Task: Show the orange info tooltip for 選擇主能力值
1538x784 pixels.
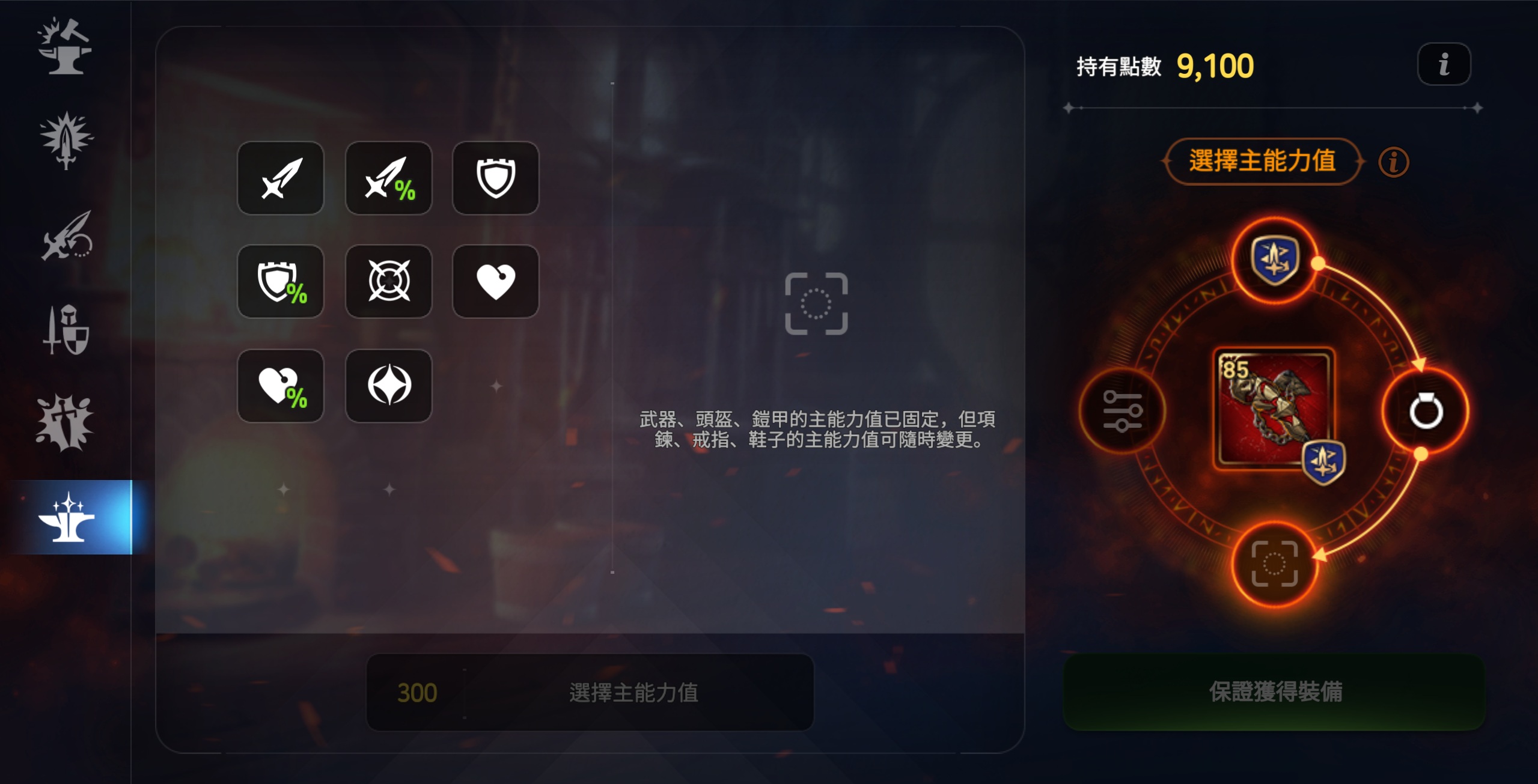Action: coord(1393,162)
